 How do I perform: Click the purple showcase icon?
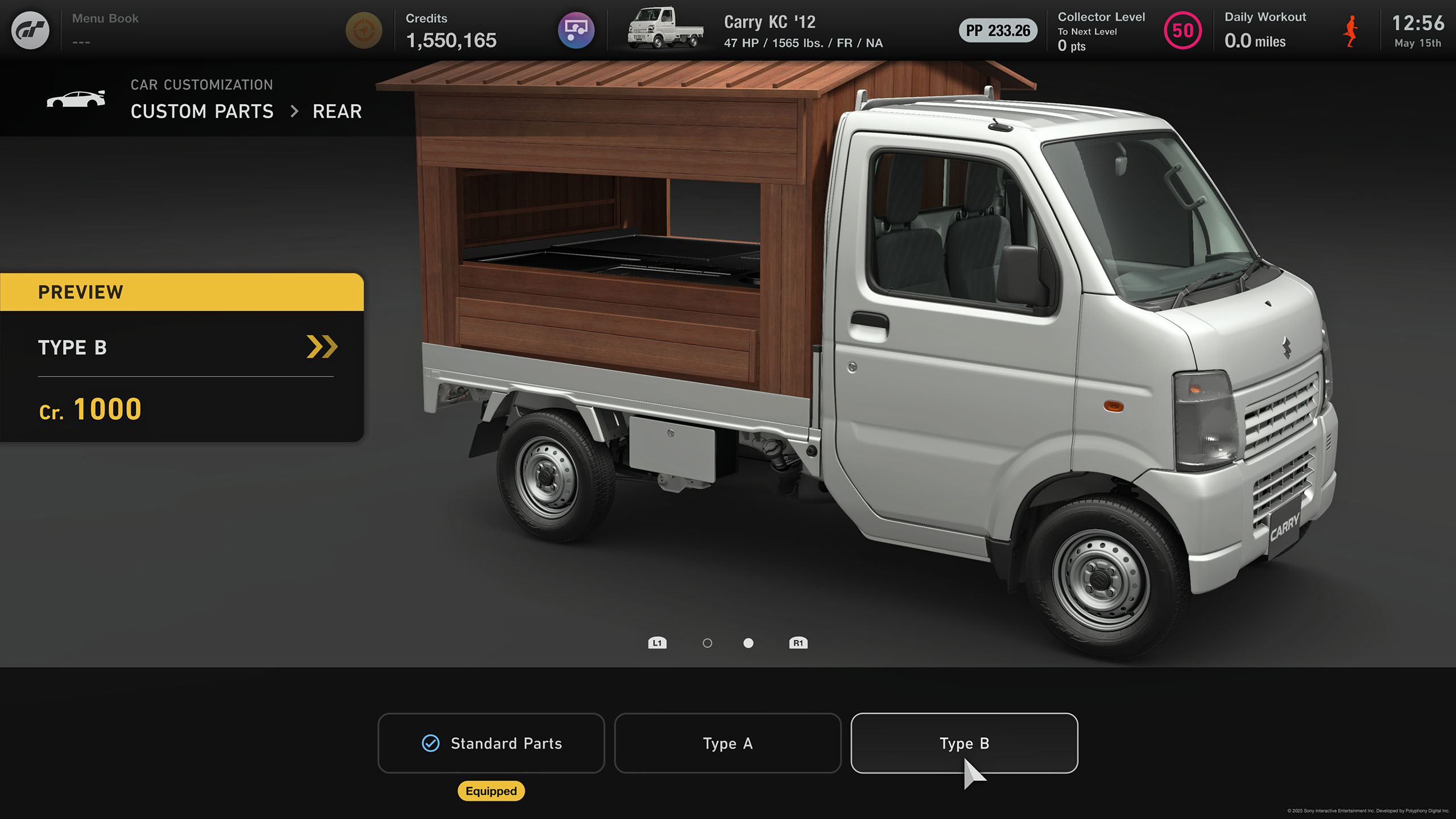pyautogui.click(x=576, y=30)
